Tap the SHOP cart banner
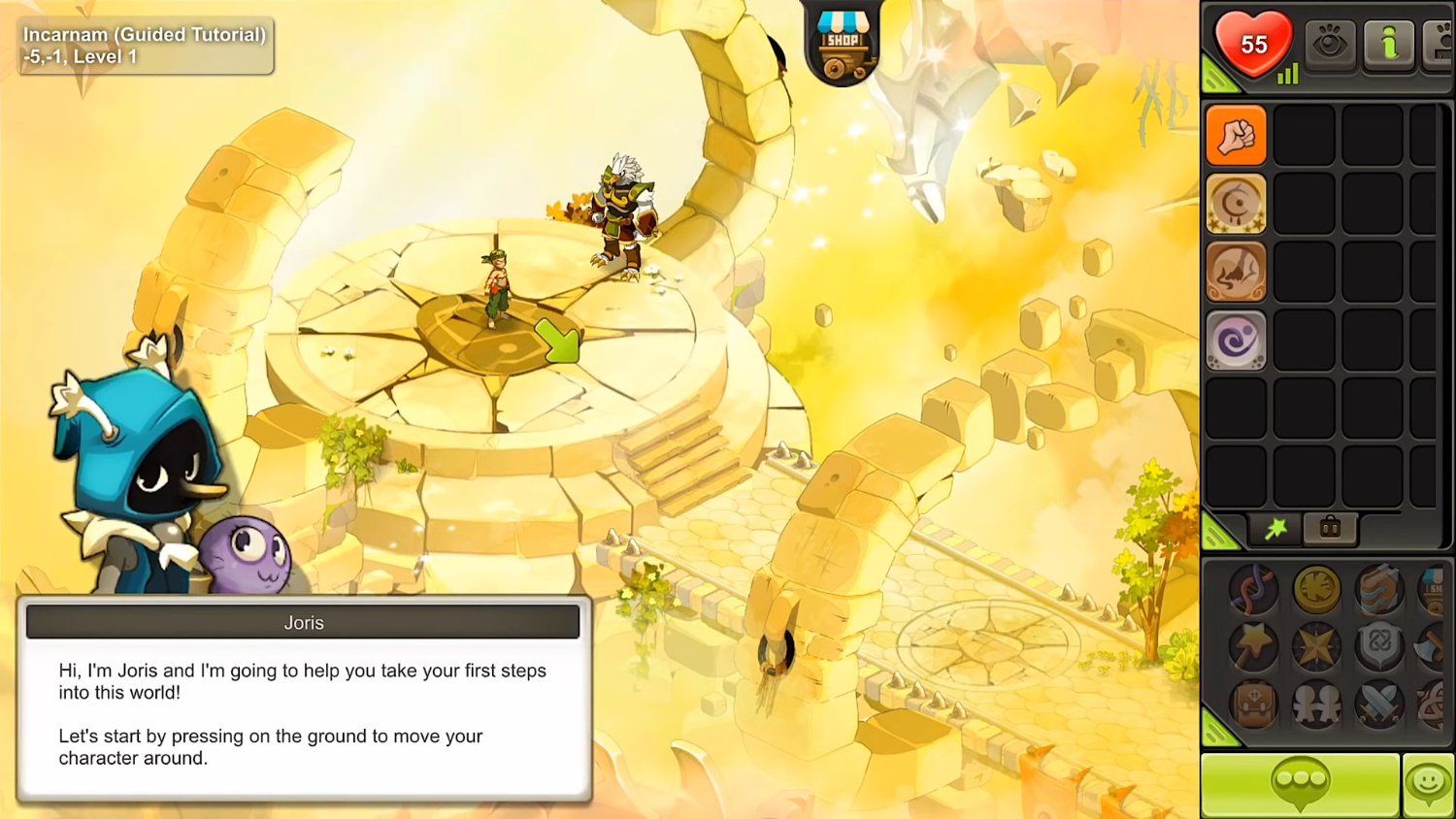 click(843, 41)
